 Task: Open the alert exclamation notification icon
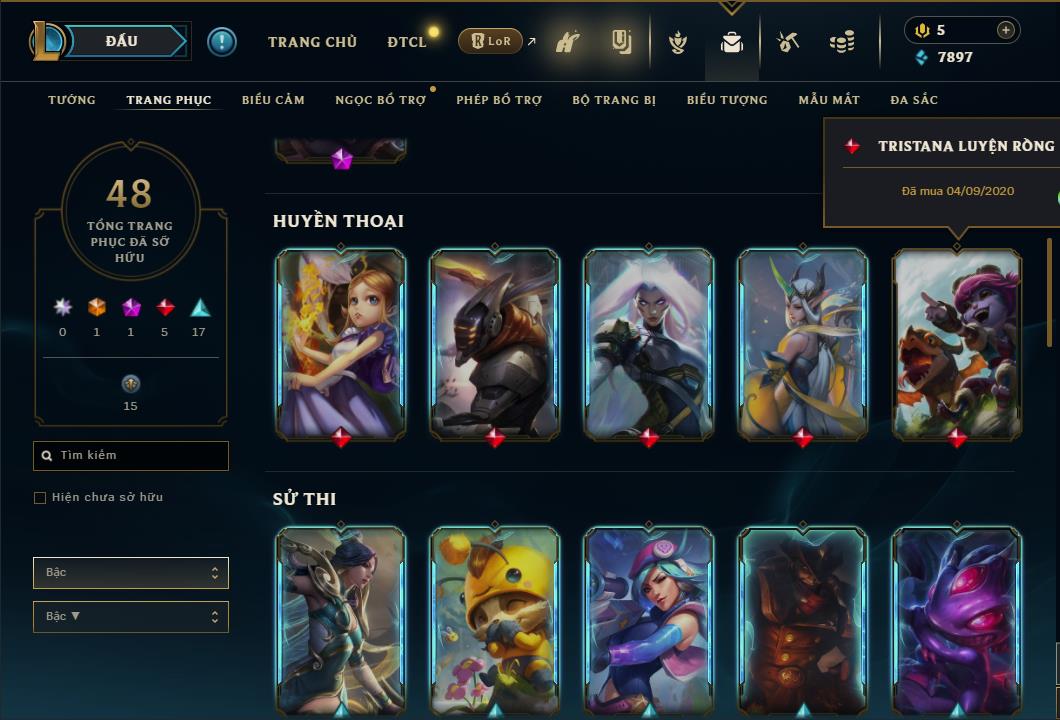point(222,42)
